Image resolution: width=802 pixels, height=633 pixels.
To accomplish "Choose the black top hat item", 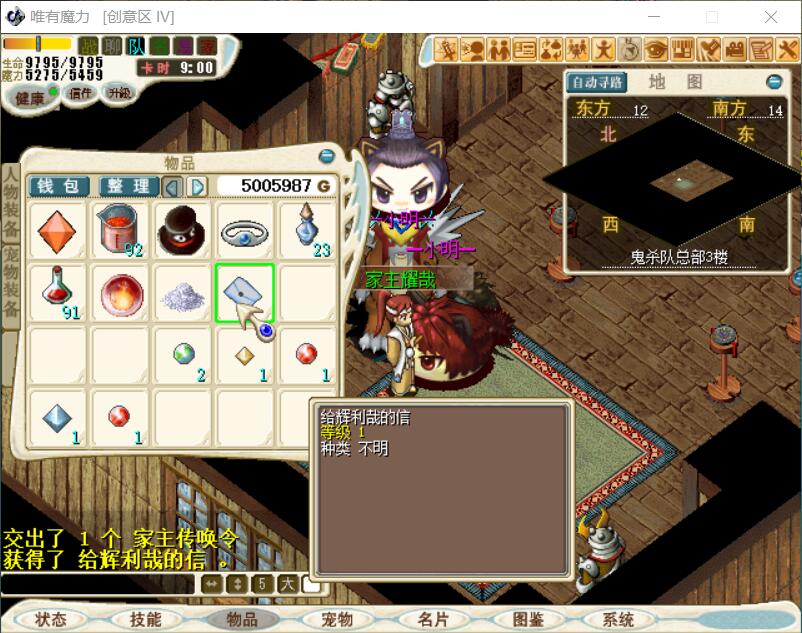I will [x=182, y=231].
